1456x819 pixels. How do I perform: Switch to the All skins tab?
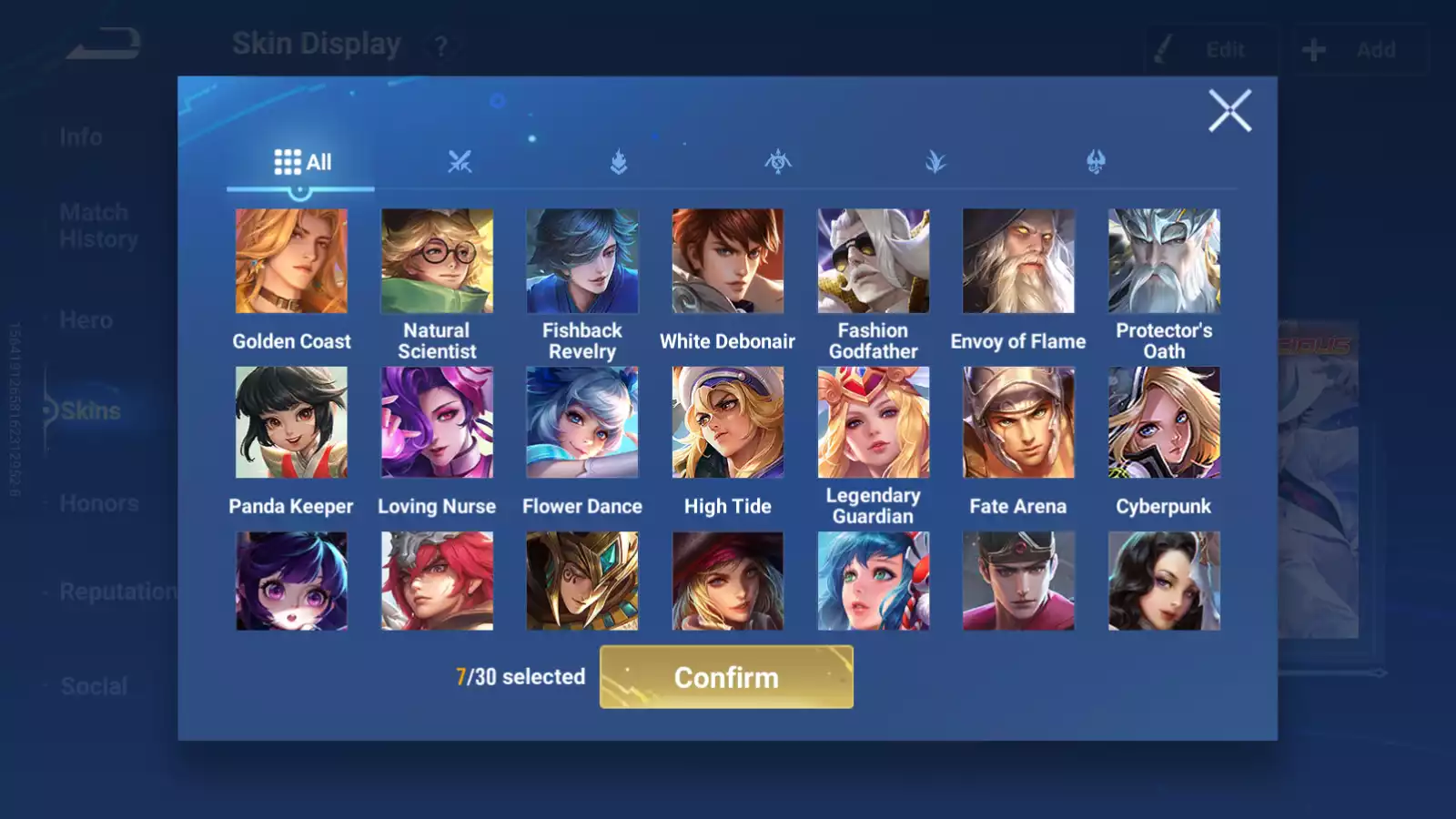(302, 162)
